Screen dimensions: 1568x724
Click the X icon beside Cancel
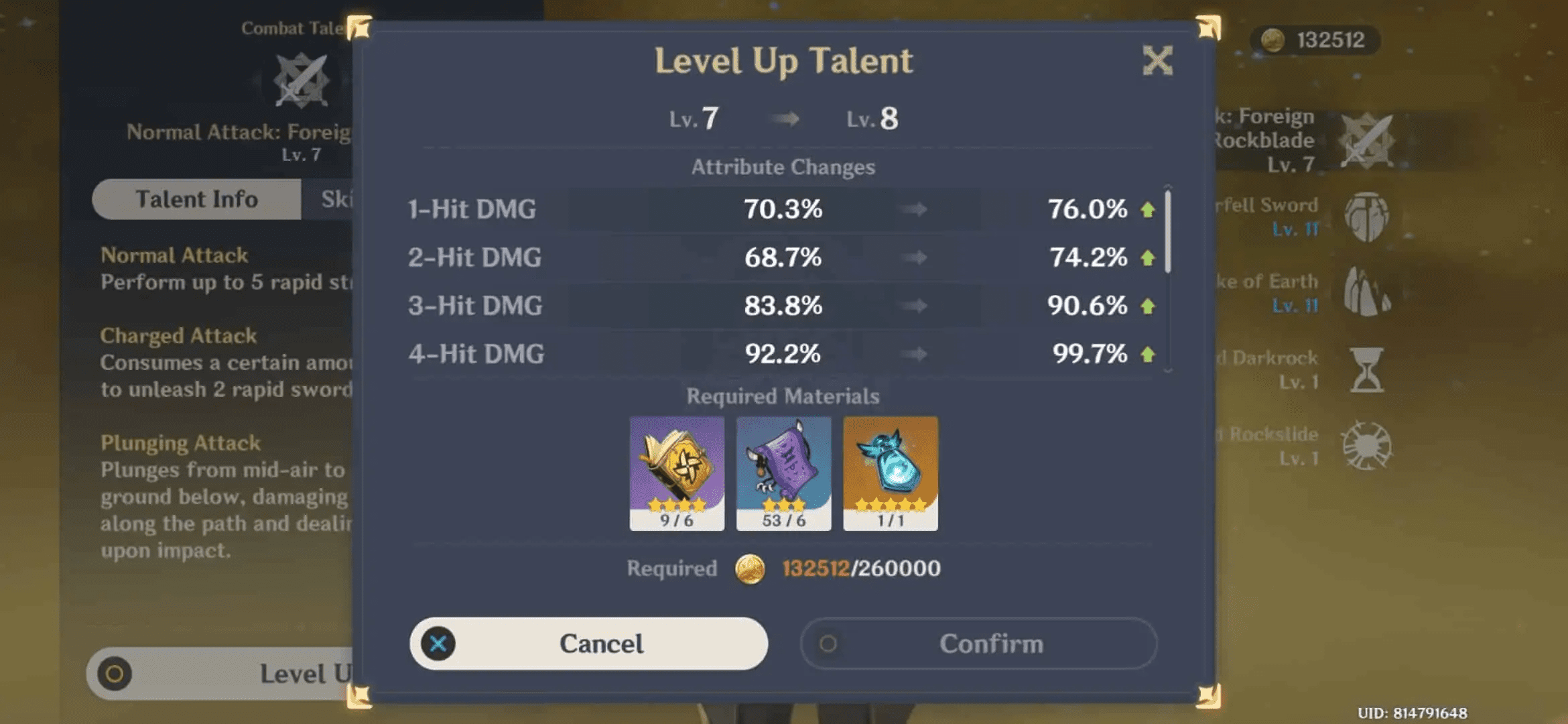pos(439,642)
